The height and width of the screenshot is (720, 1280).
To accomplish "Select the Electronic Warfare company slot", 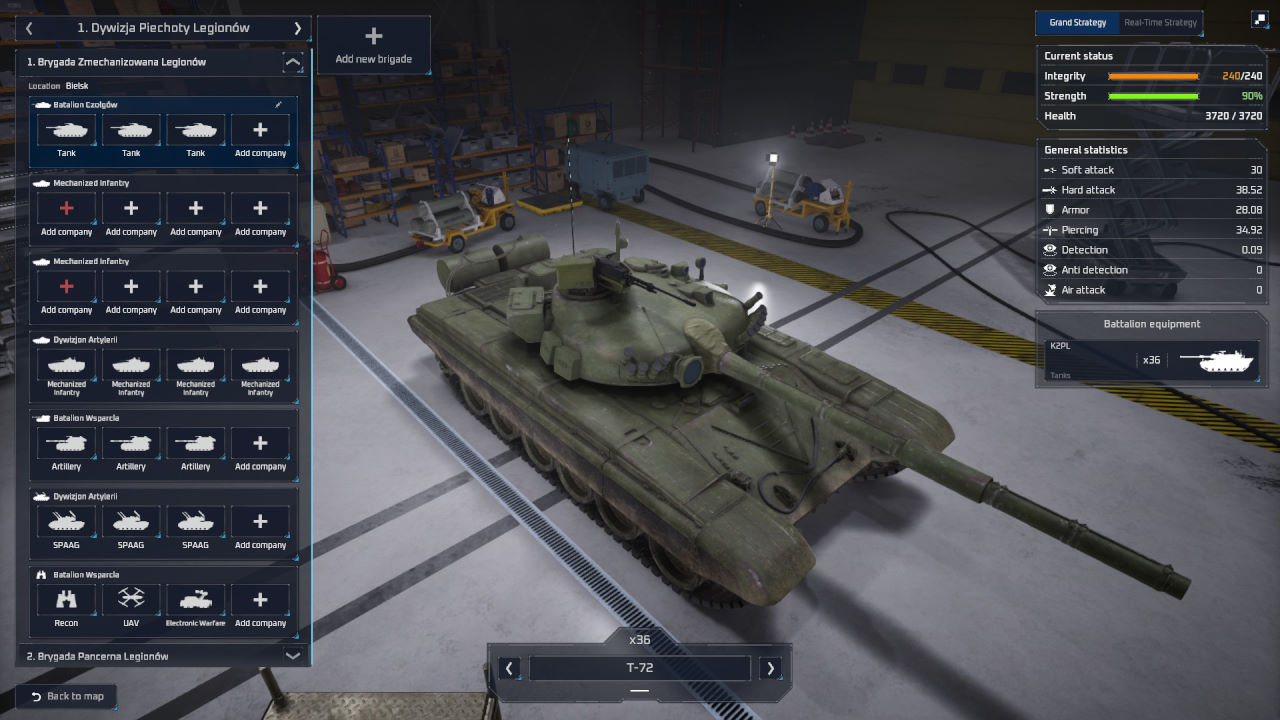I will click(195, 606).
